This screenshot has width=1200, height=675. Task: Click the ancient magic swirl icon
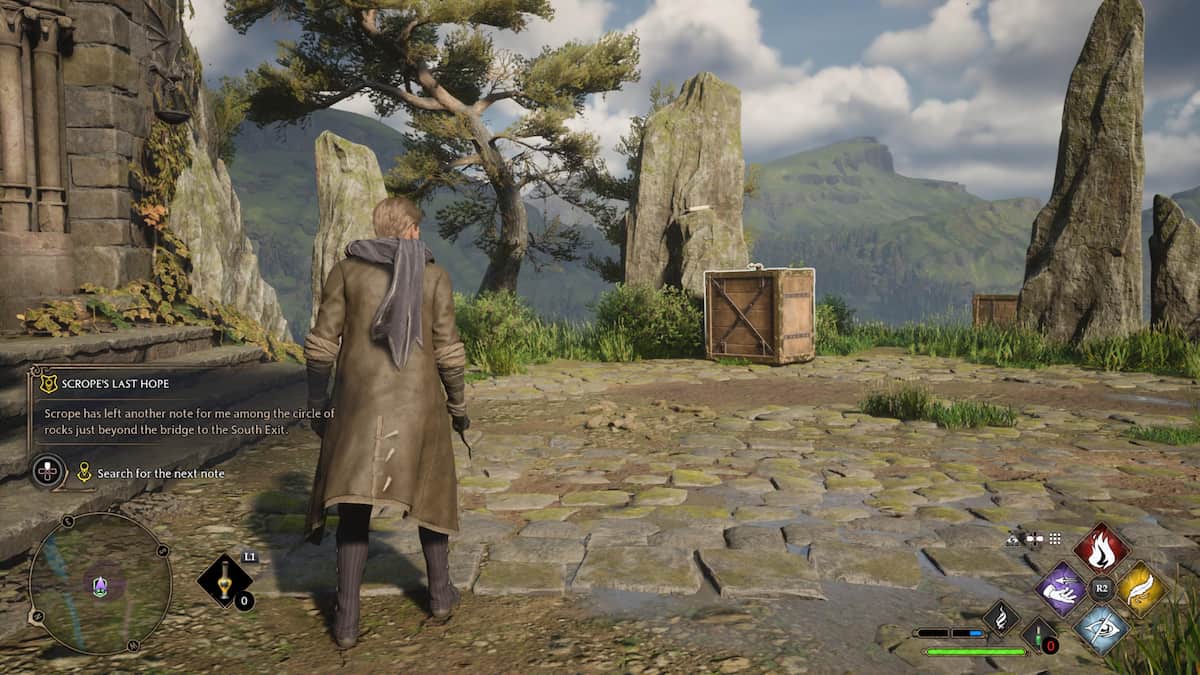[1001, 618]
